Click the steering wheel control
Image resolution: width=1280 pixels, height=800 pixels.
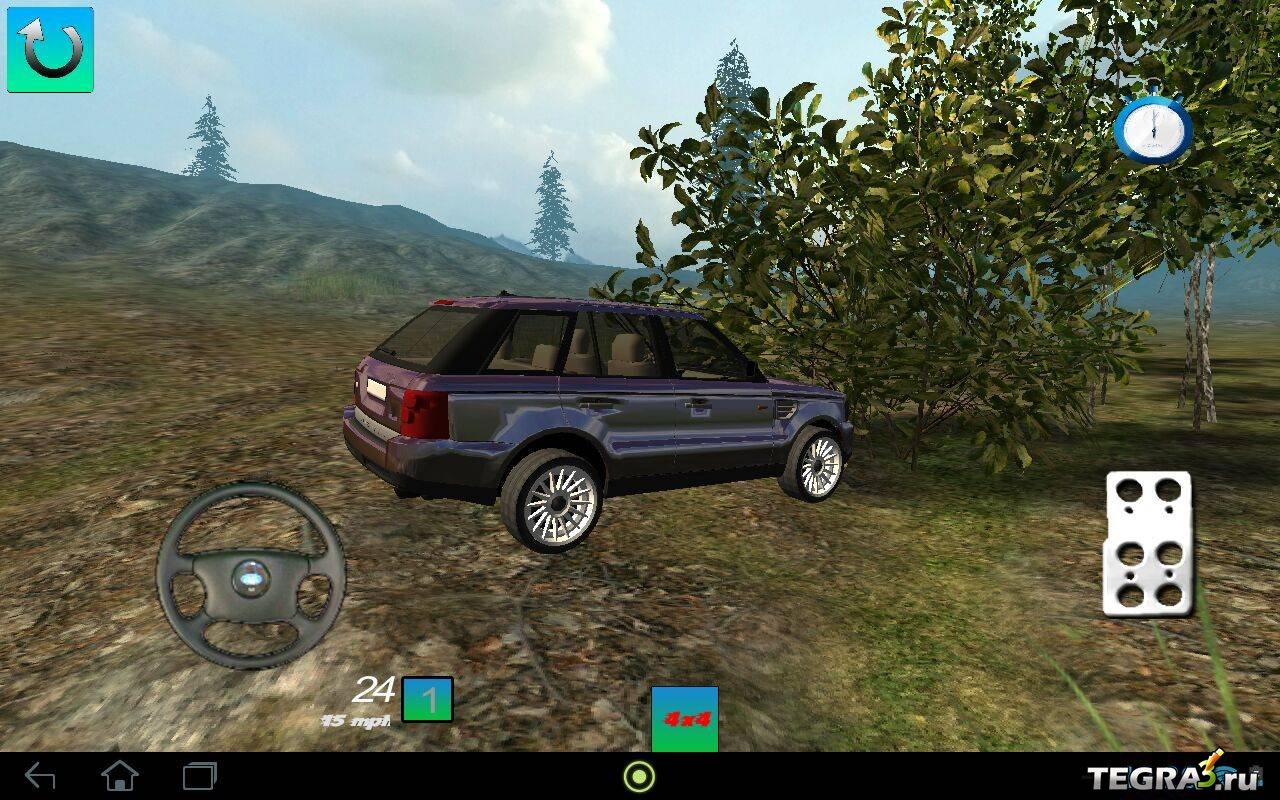point(251,576)
